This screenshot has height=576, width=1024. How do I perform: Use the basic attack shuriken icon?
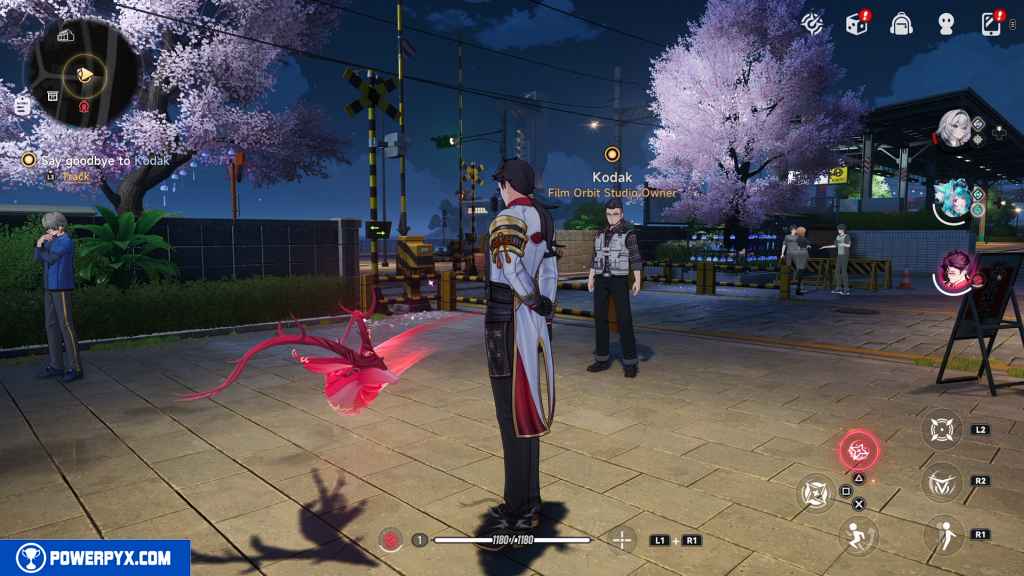tap(815, 491)
